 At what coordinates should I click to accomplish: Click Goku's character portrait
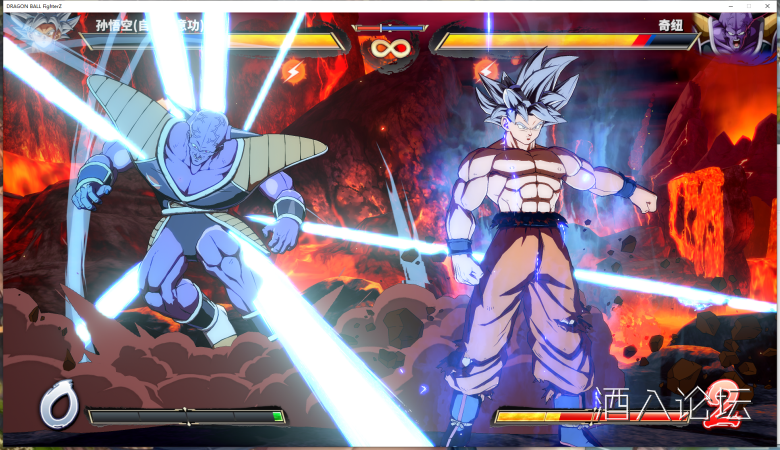(x=42, y=35)
